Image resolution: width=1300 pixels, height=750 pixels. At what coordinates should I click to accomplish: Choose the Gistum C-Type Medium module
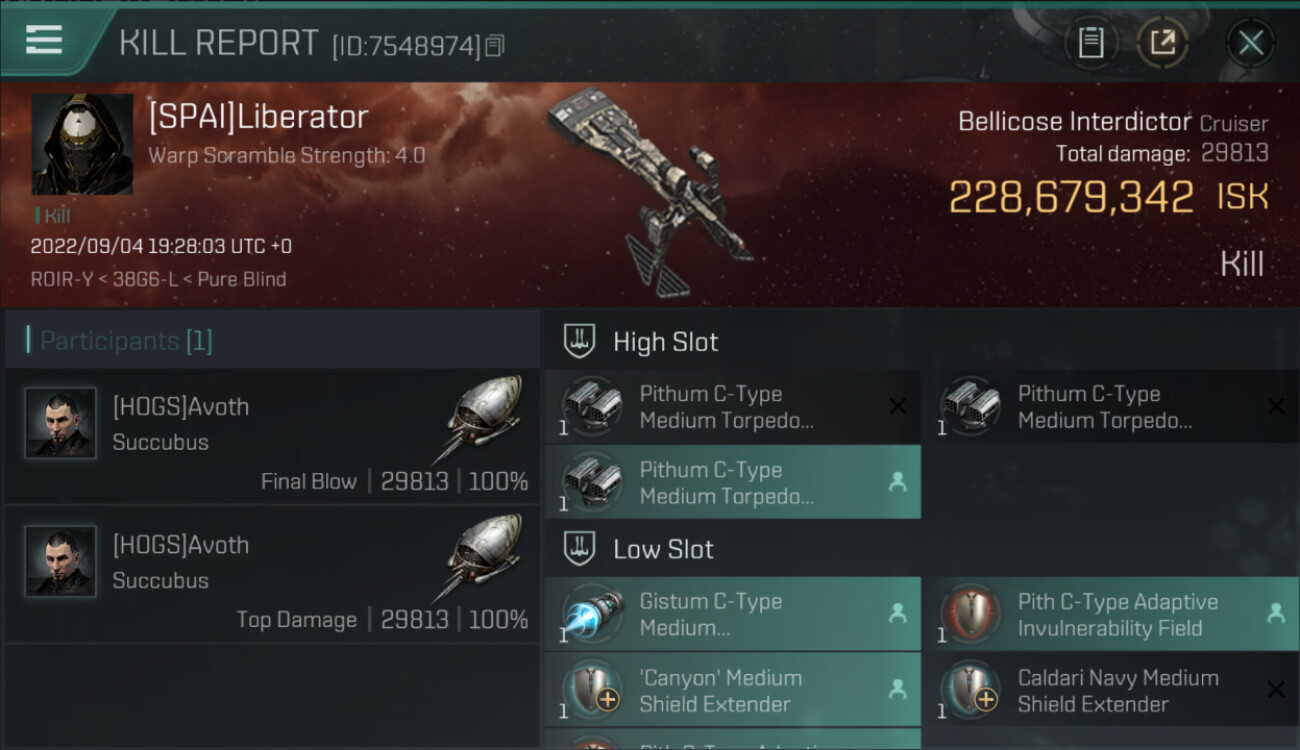[732, 614]
